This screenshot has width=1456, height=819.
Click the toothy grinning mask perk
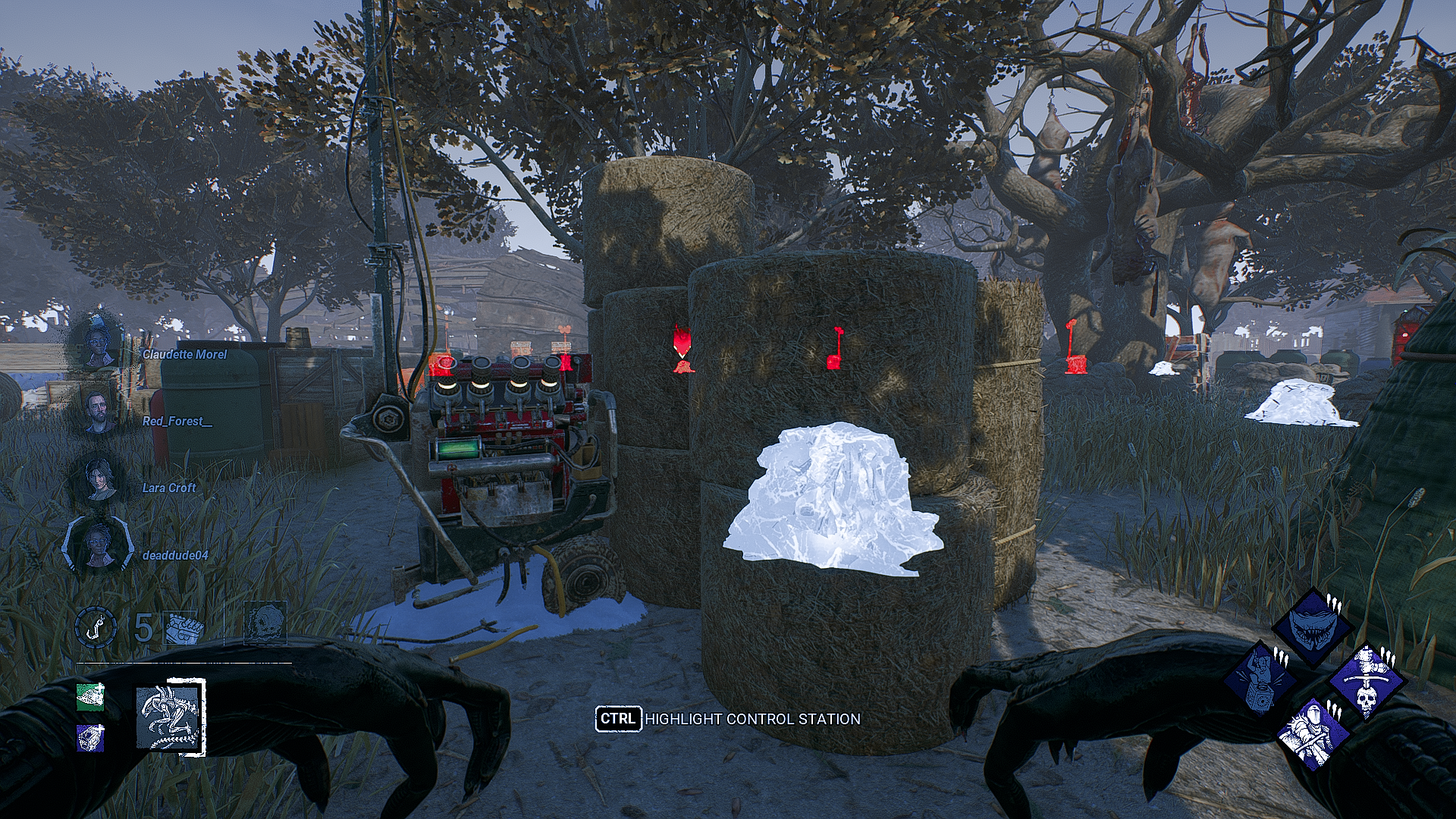click(1311, 629)
